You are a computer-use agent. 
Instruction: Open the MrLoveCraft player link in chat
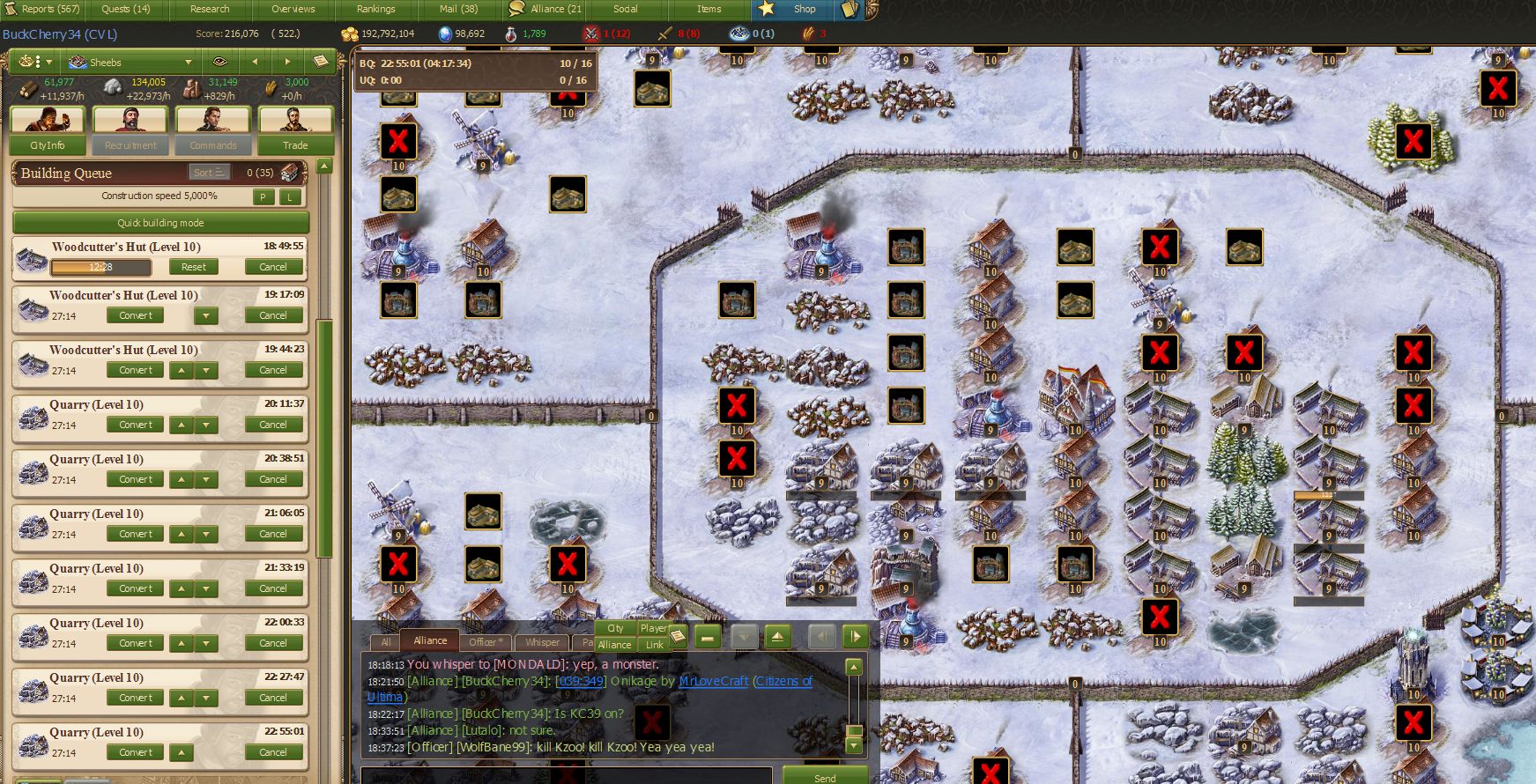click(713, 681)
